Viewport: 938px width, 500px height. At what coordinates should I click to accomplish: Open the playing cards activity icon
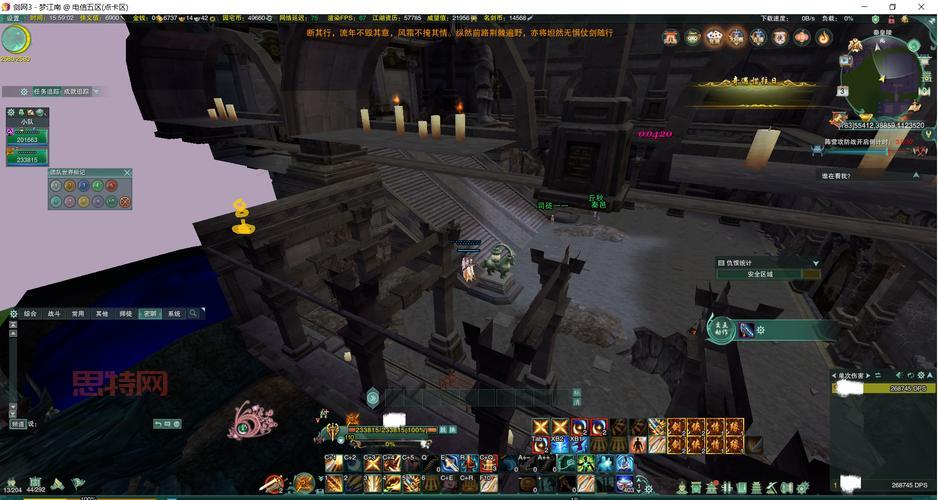[x=715, y=38]
